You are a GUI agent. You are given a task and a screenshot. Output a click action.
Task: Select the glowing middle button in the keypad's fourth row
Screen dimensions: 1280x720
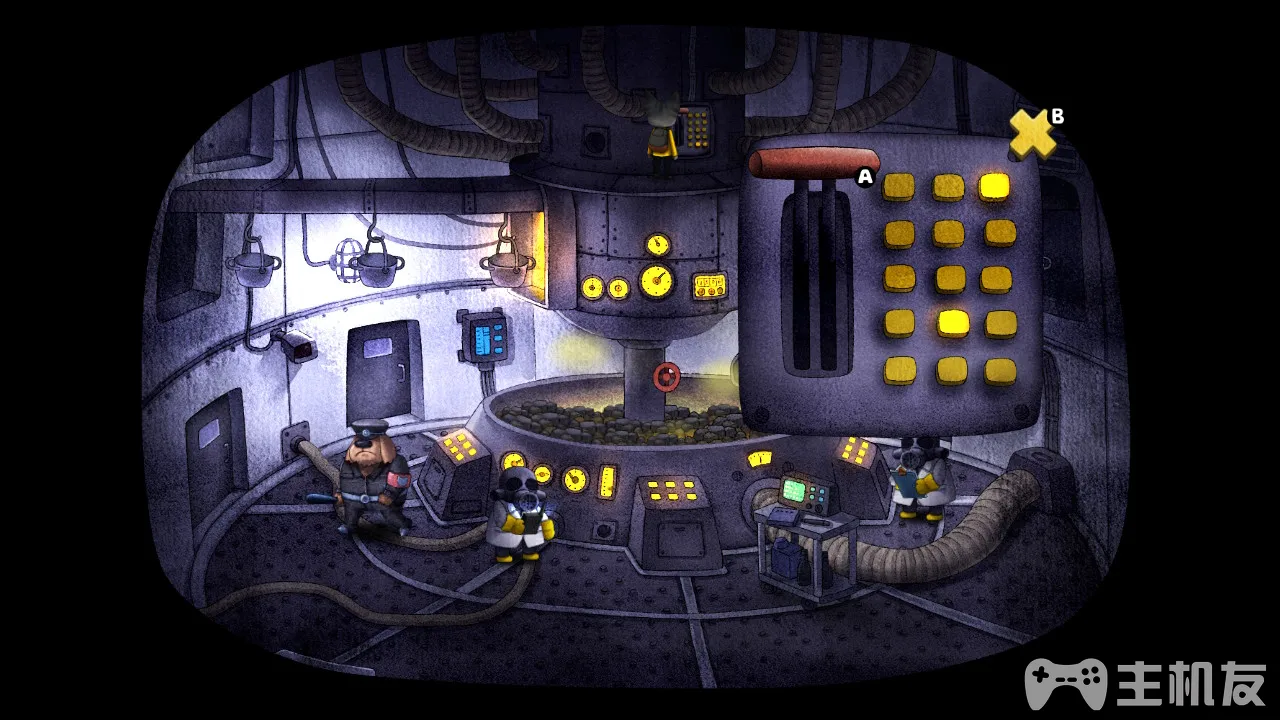click(952, 322)
